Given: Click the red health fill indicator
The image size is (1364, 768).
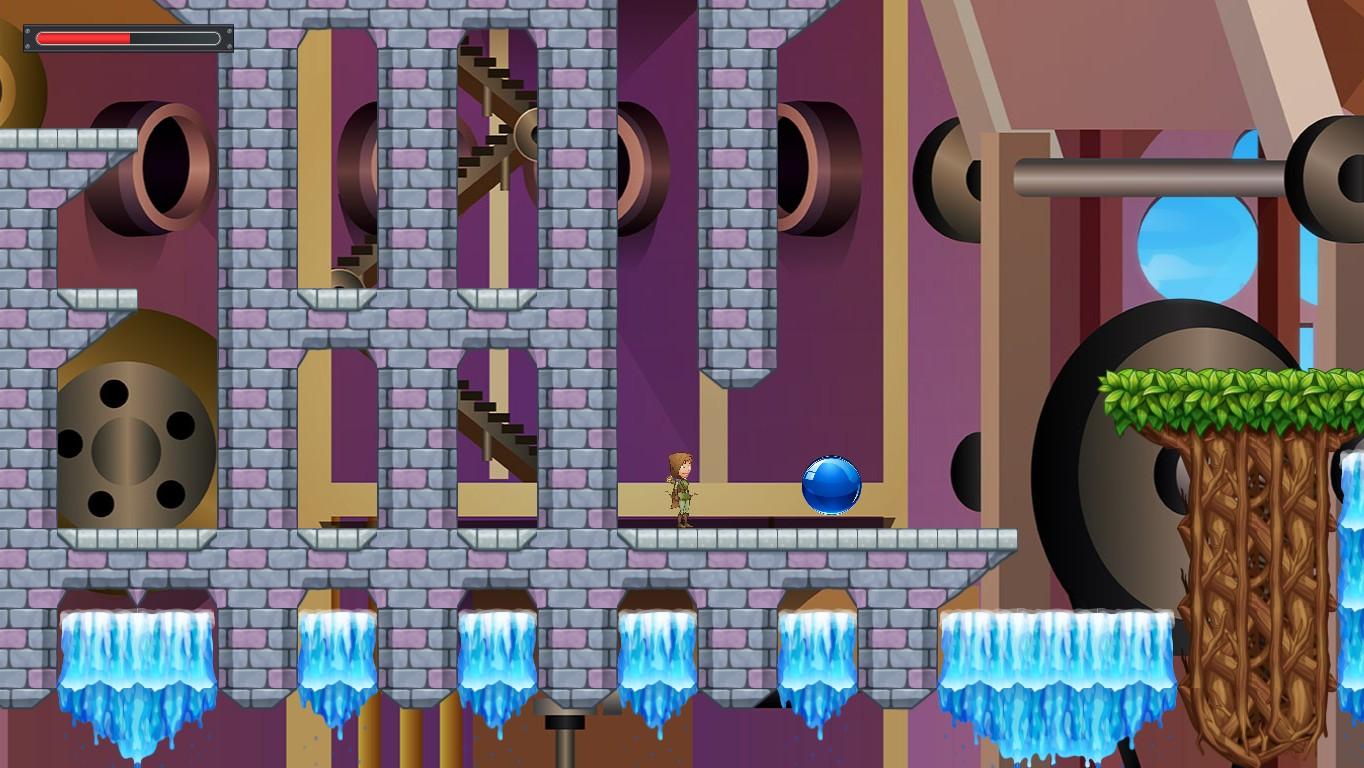Looking at the screenshot, I should tap(85, 37).
